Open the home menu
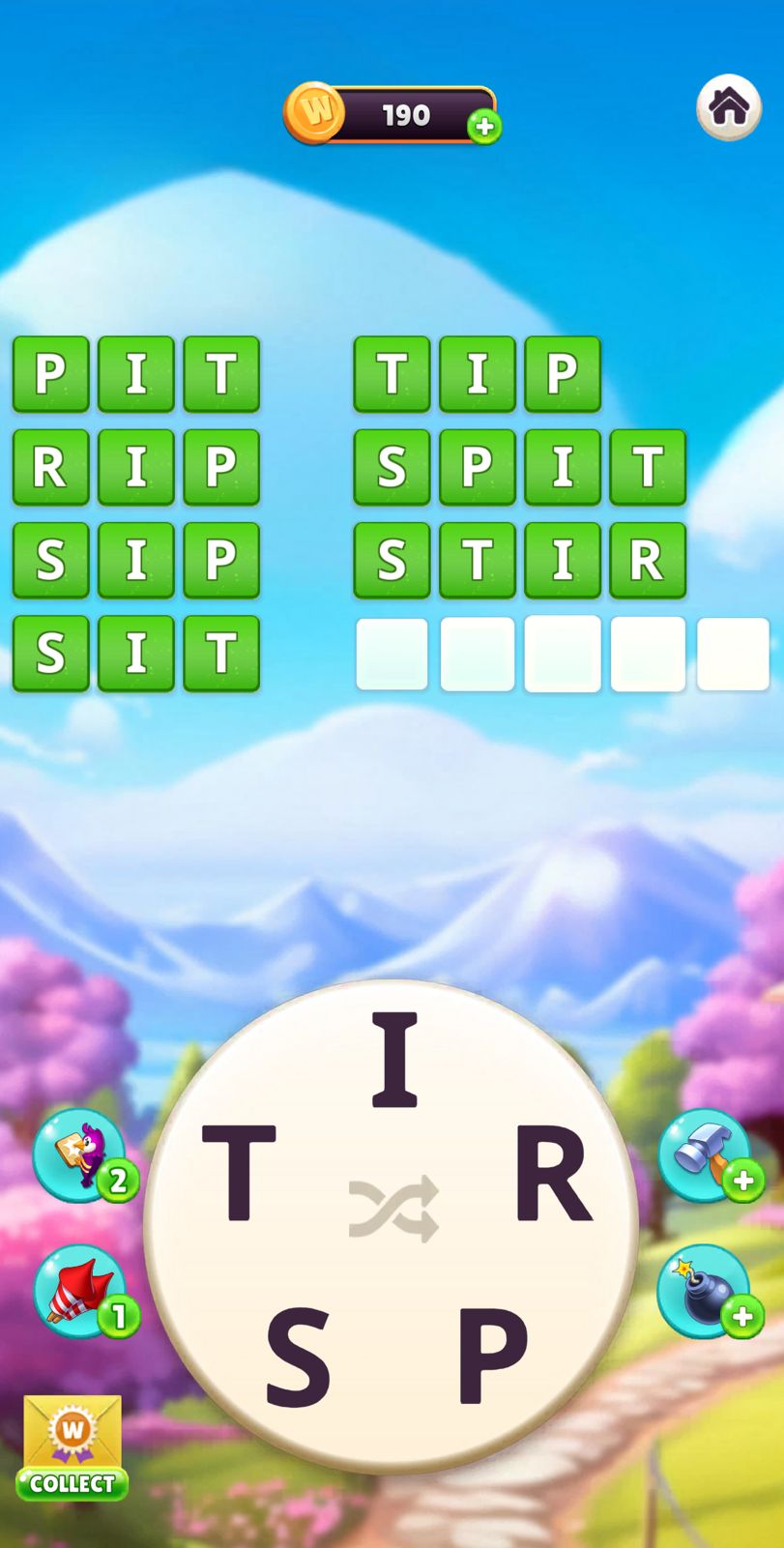Screen dimensions: 784x1548 coord(729,106)
